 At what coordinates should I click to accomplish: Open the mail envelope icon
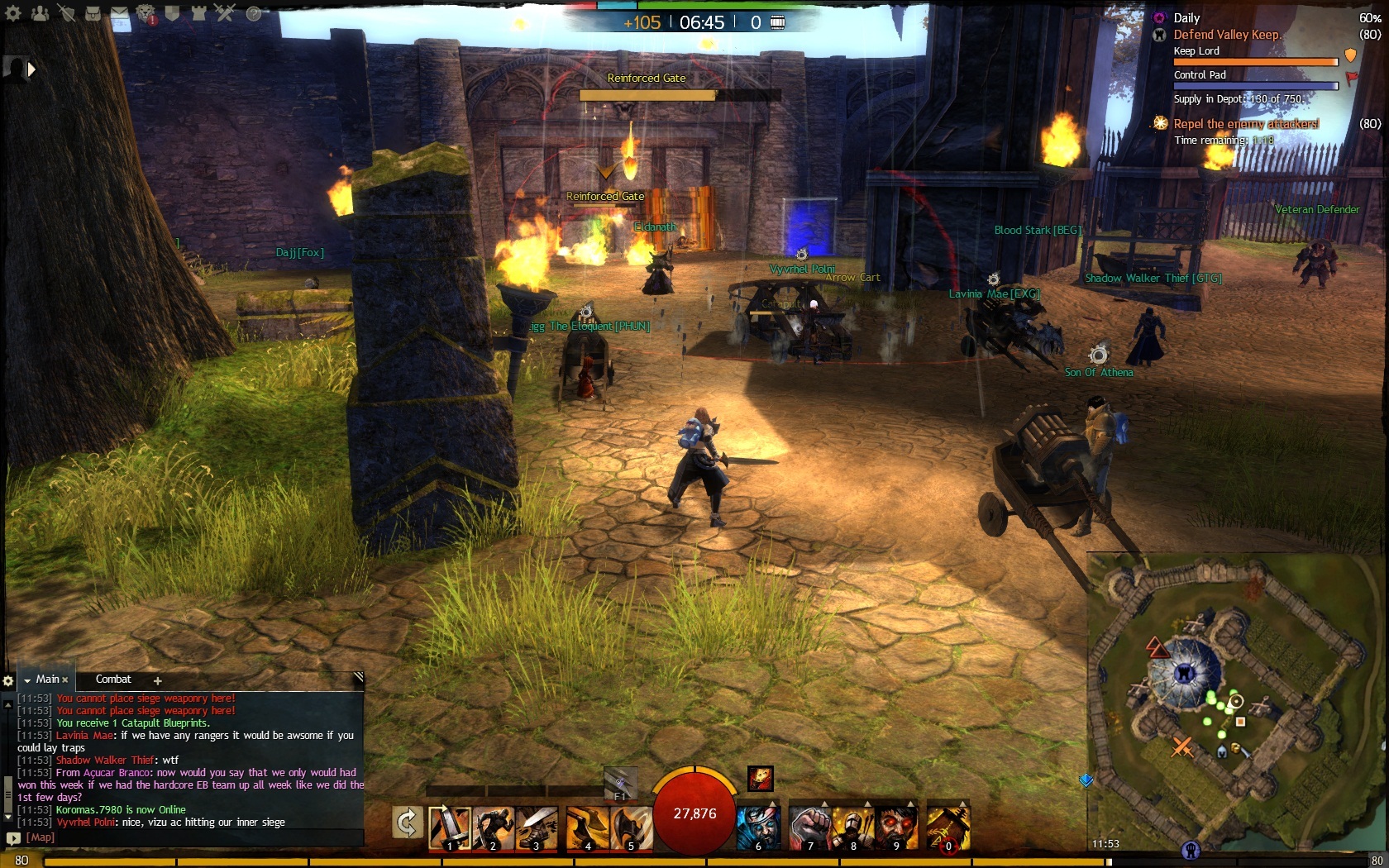tap(119, 13)
